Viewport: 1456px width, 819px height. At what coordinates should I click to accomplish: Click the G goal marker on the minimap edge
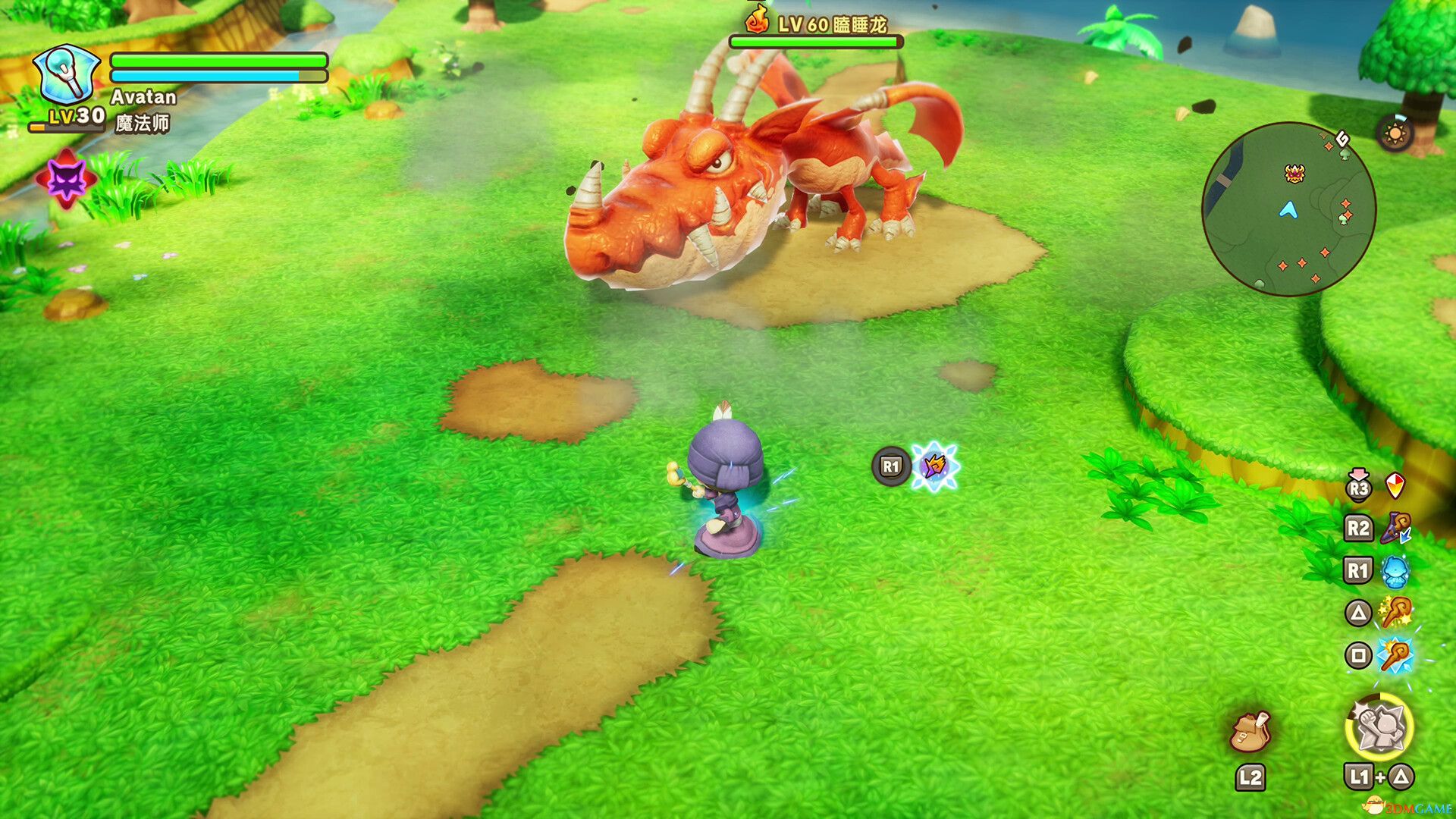pos(1342,140)
